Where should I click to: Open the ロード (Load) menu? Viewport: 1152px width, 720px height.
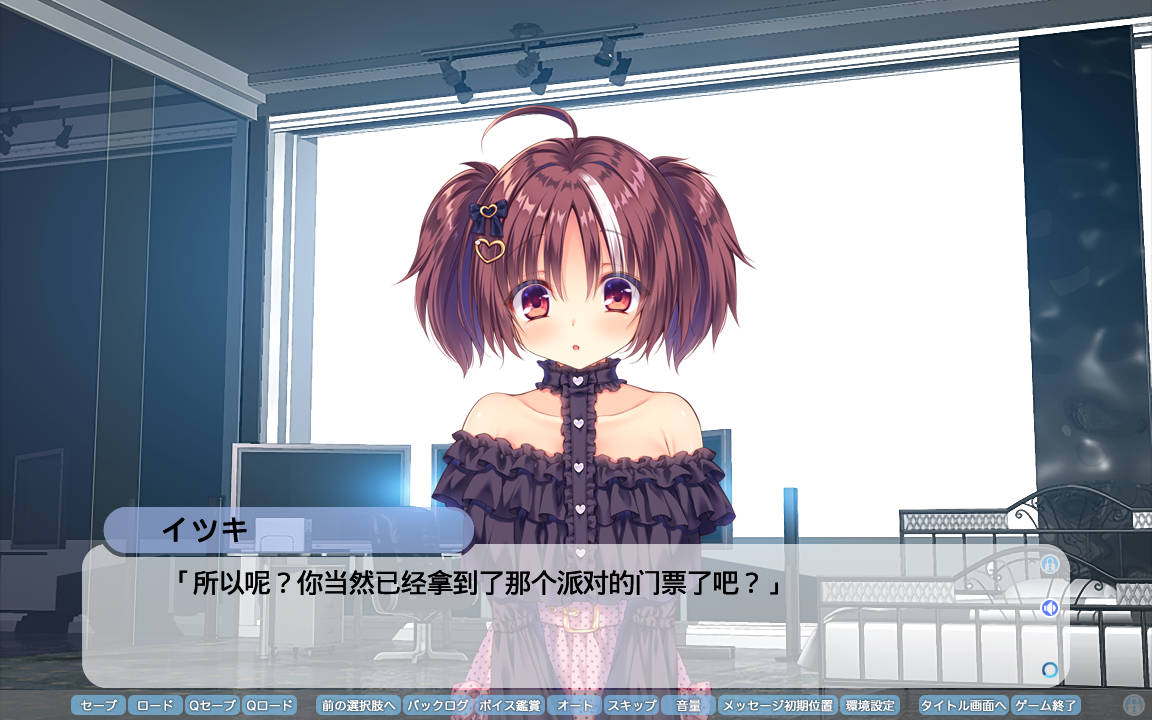tap(155, 705)
